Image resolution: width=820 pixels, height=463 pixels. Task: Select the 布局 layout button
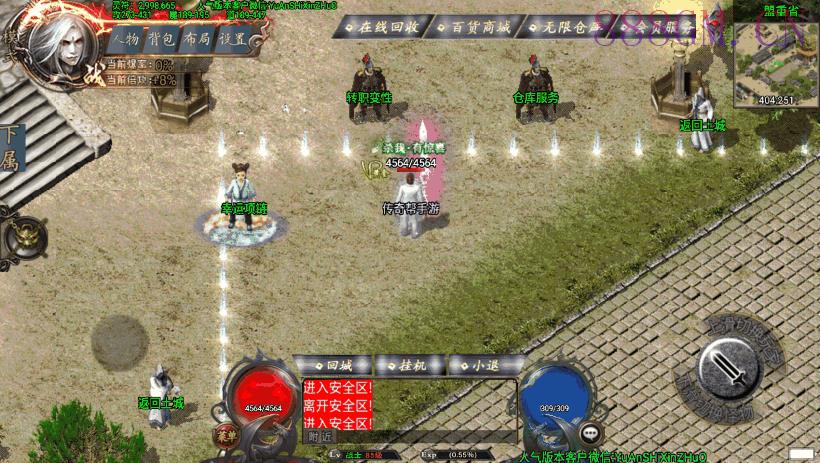point(197,40)
